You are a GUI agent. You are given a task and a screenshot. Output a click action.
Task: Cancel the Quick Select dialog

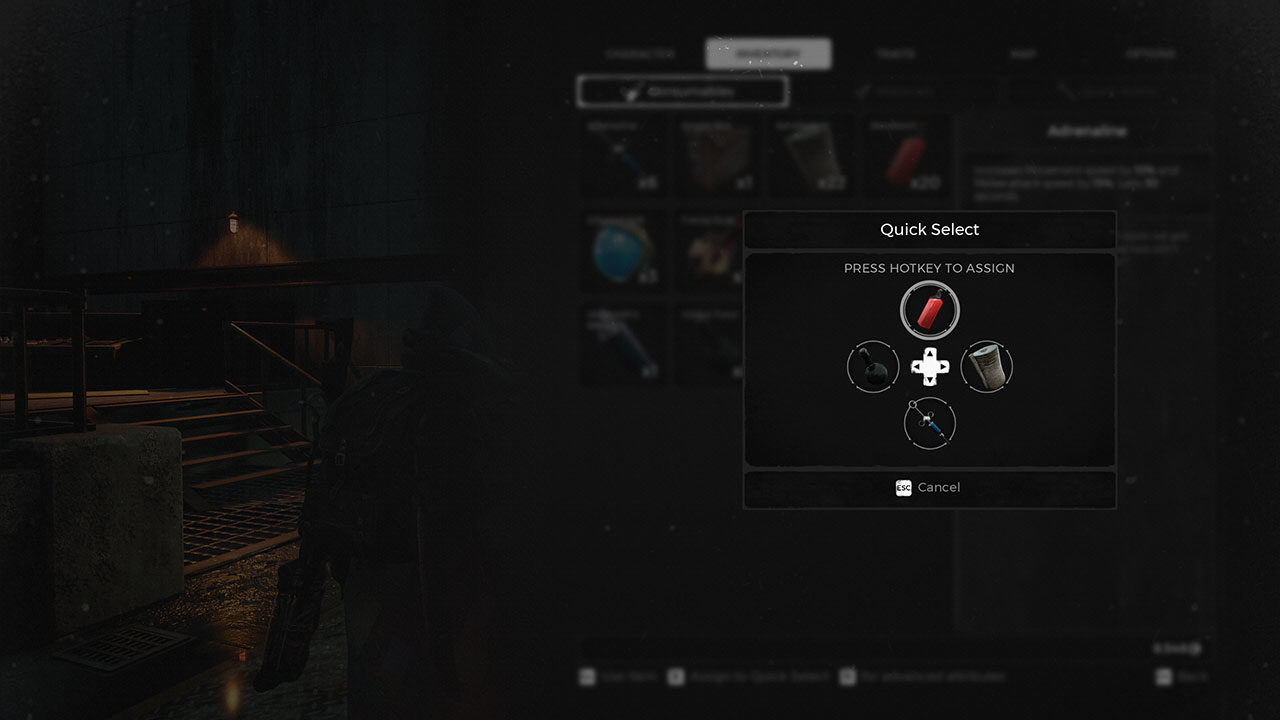(929, 488)
